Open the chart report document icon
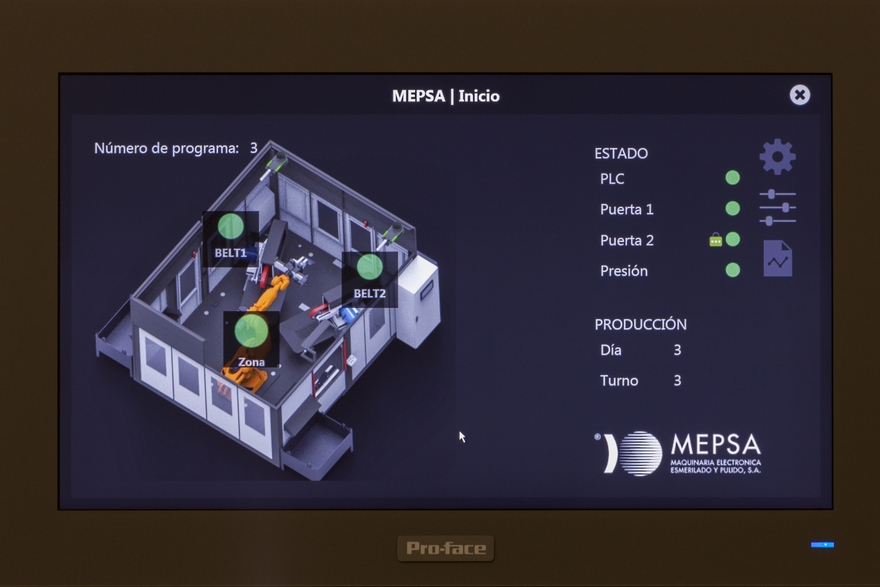The width and height of the screenshot is (880, 587). tap(777, 258)
